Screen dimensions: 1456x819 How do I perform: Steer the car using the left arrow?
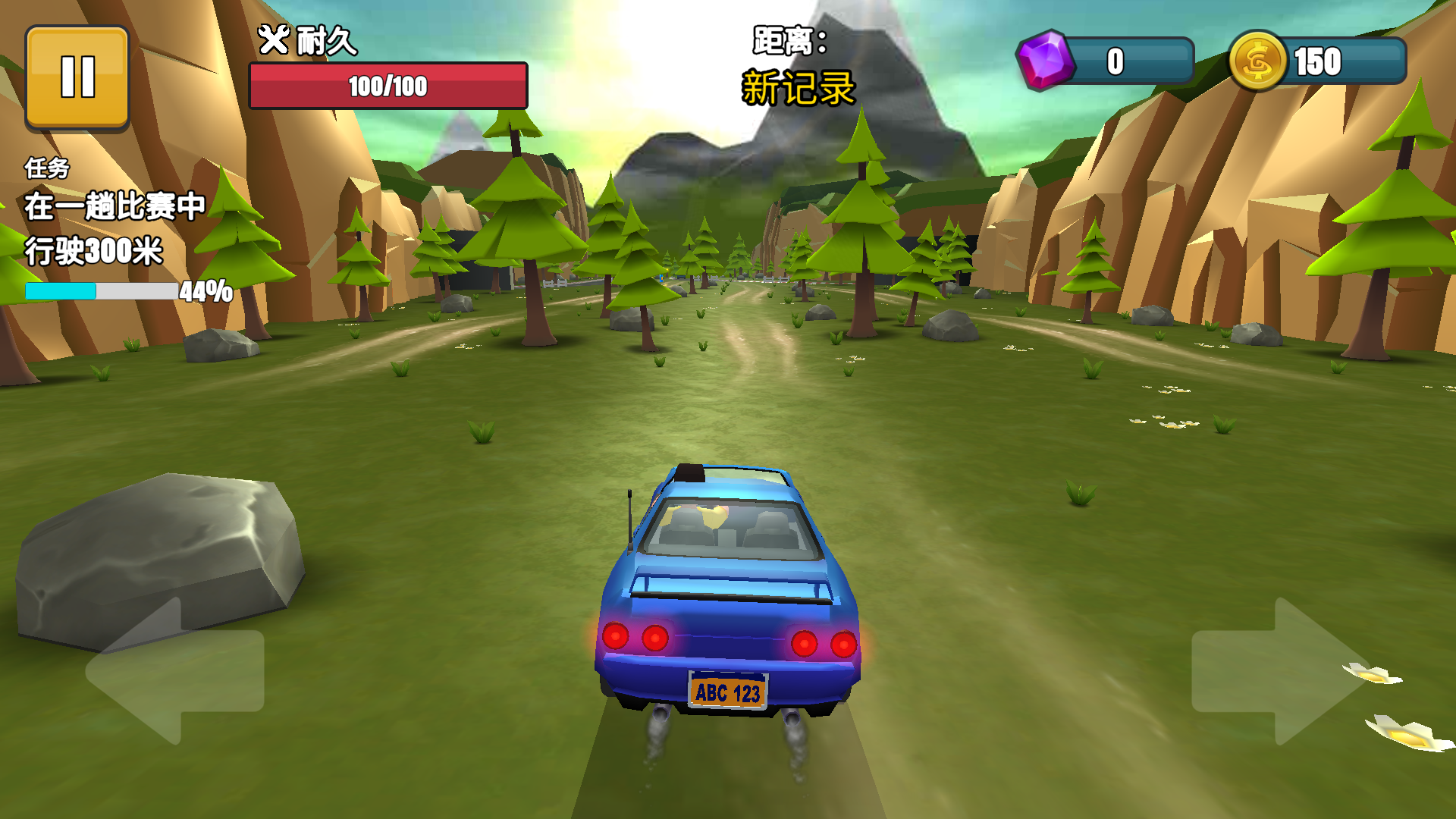coord(174,671)
